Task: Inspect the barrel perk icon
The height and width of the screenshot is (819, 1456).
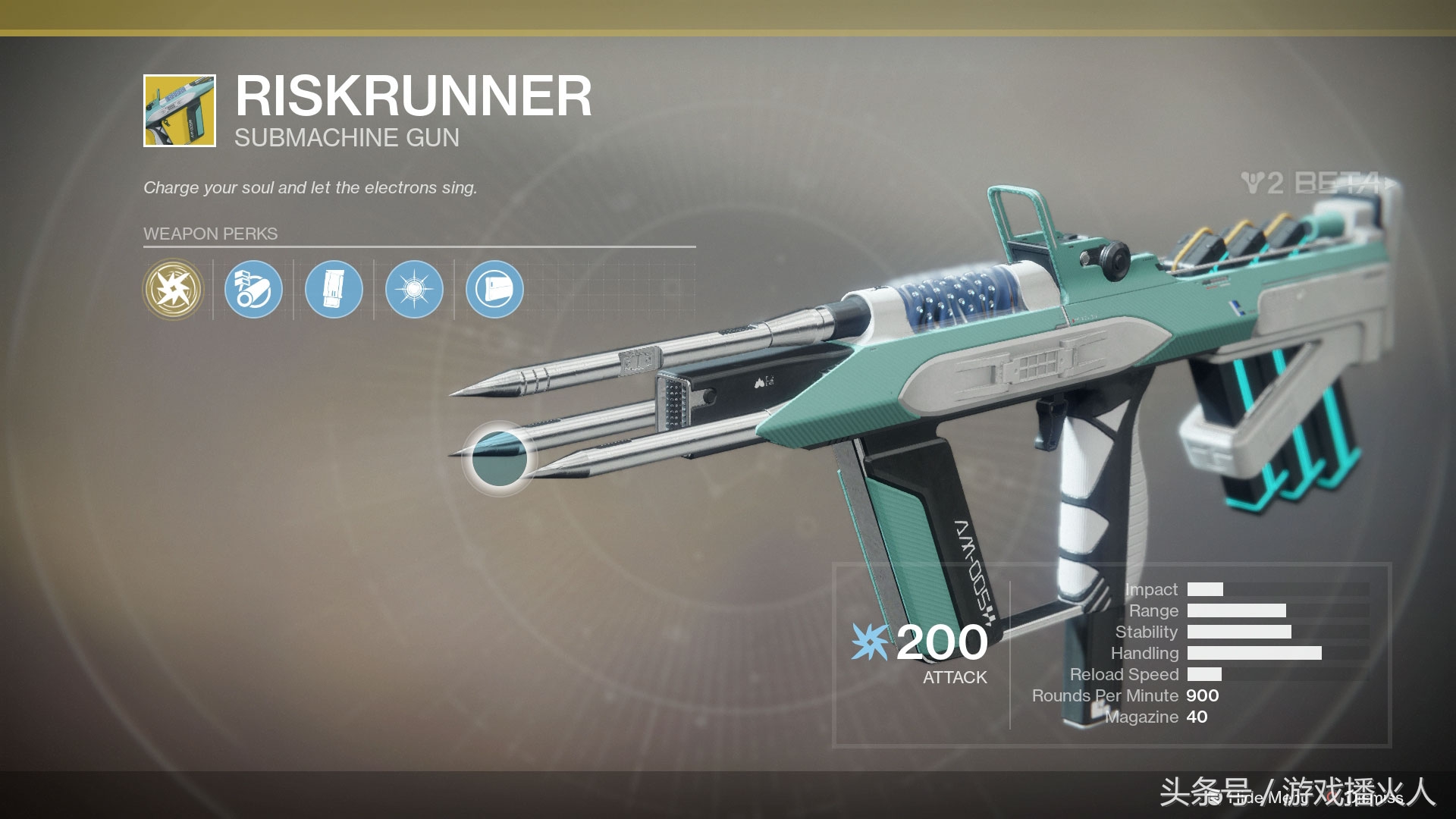Action: pyautogui.click(x=253, y=289)
